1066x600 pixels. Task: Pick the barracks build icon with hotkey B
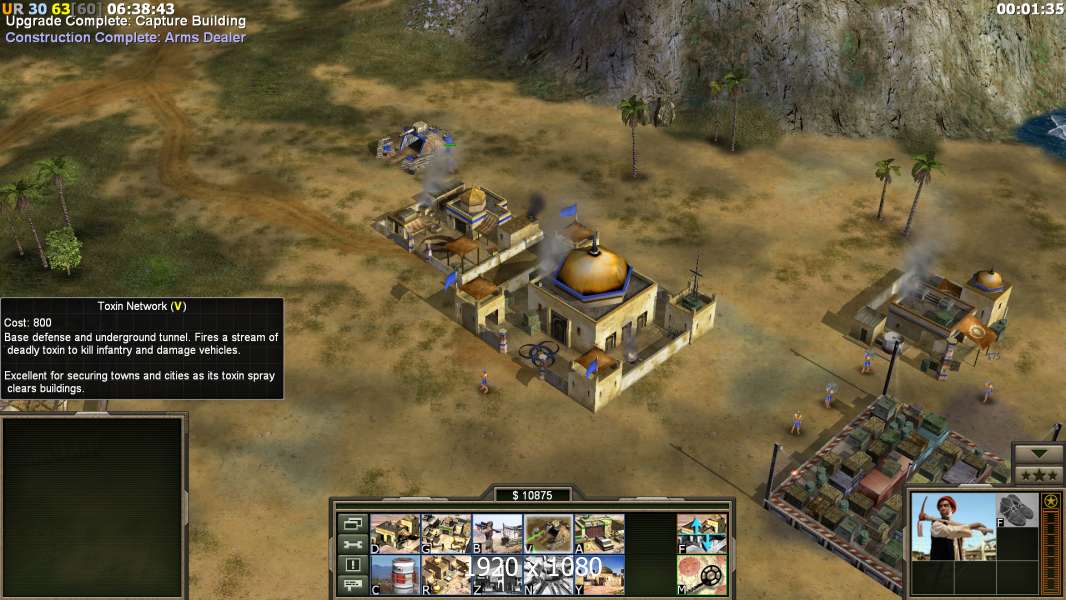pyautogui.click(x=497, y=533)
